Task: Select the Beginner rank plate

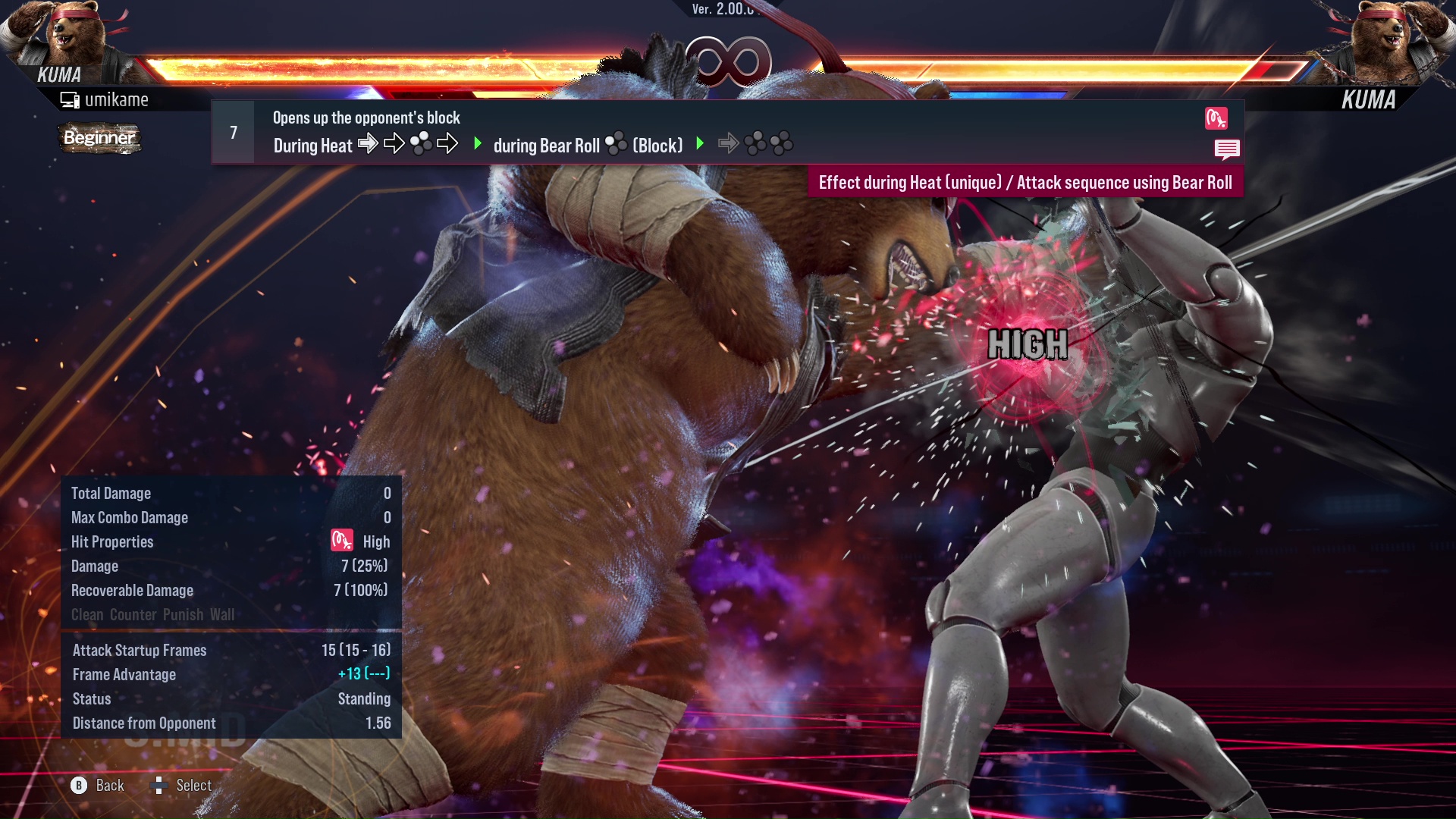Action: (99, 138)
